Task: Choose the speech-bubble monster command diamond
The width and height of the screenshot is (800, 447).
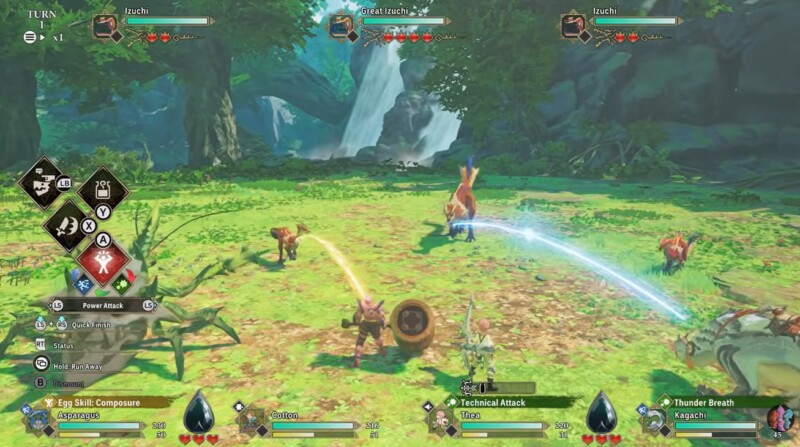Action: pos(44,183)
